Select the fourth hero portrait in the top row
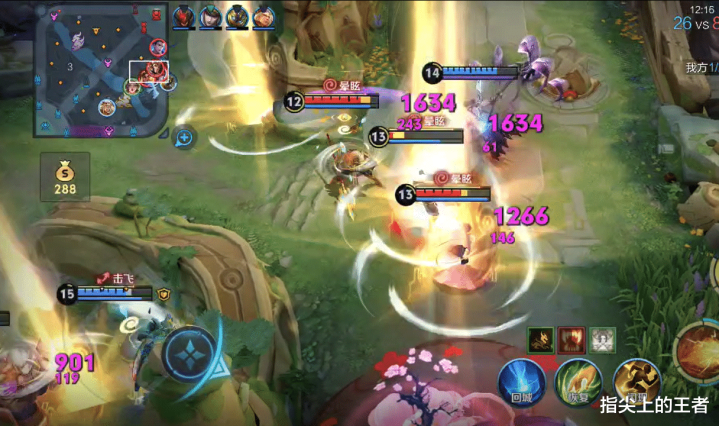The height and width of the screenshot is (426, 719). (263, 16)
